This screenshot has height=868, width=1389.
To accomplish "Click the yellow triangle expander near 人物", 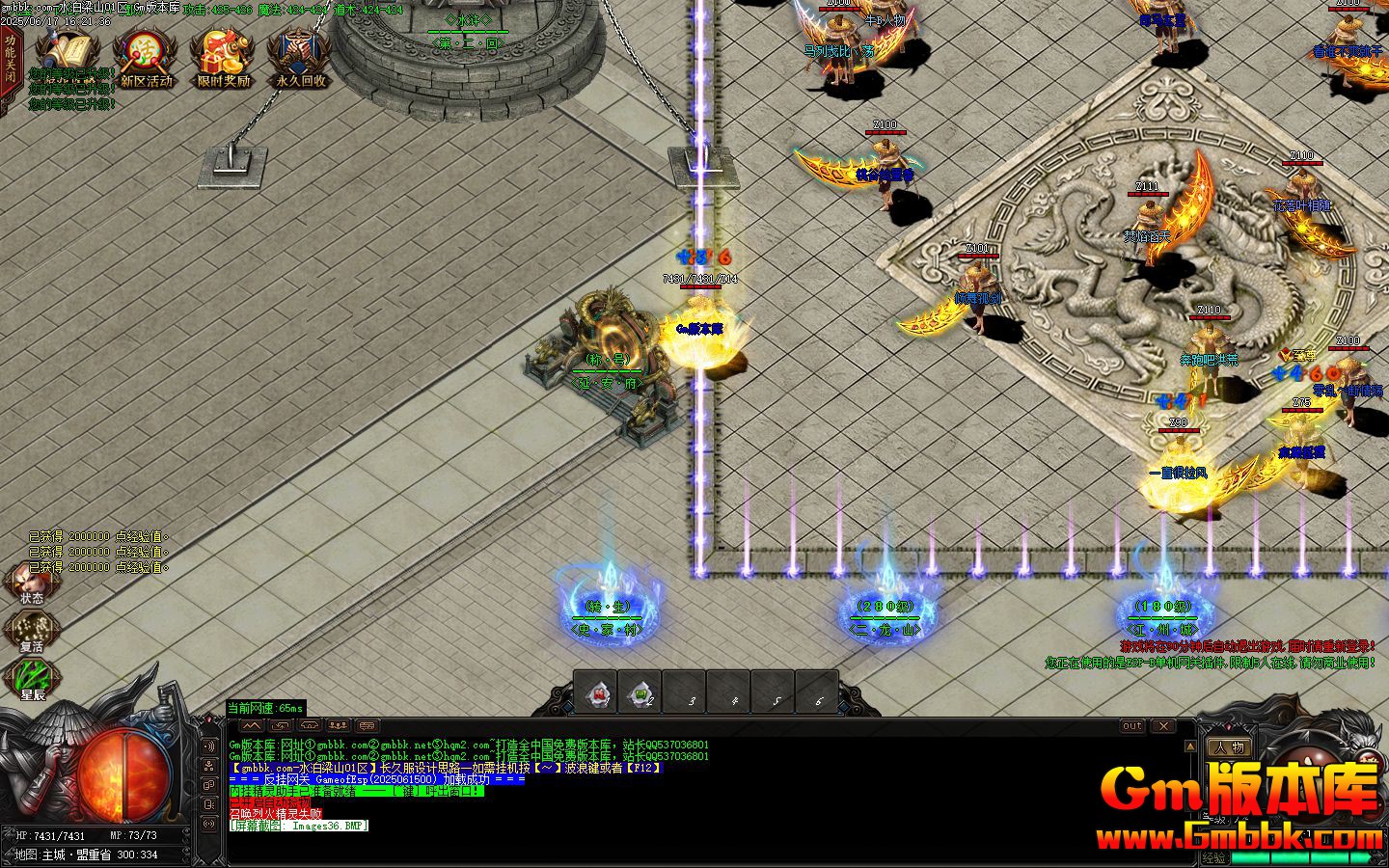I will (1190, 746).
